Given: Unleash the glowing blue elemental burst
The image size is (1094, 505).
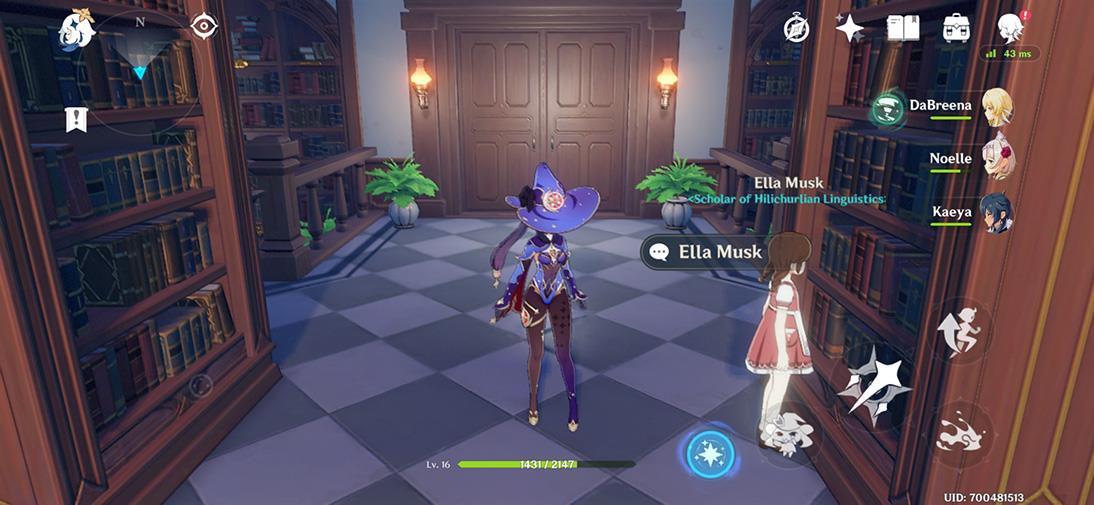Looking at the screenshot, I should (x=711, y=455).
